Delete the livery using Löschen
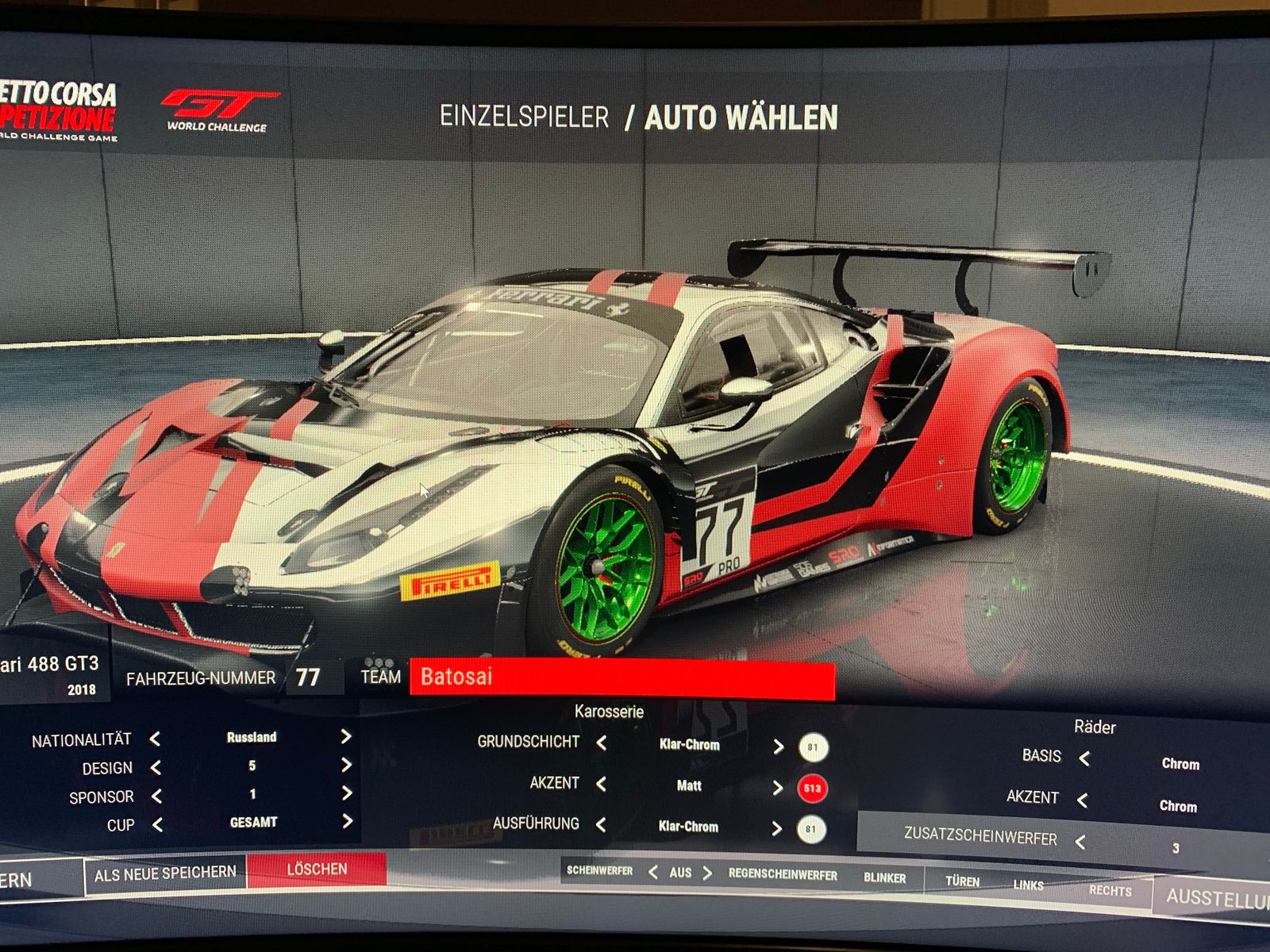1270x952 pixels. pyautogui.click(x=317, y=869)
